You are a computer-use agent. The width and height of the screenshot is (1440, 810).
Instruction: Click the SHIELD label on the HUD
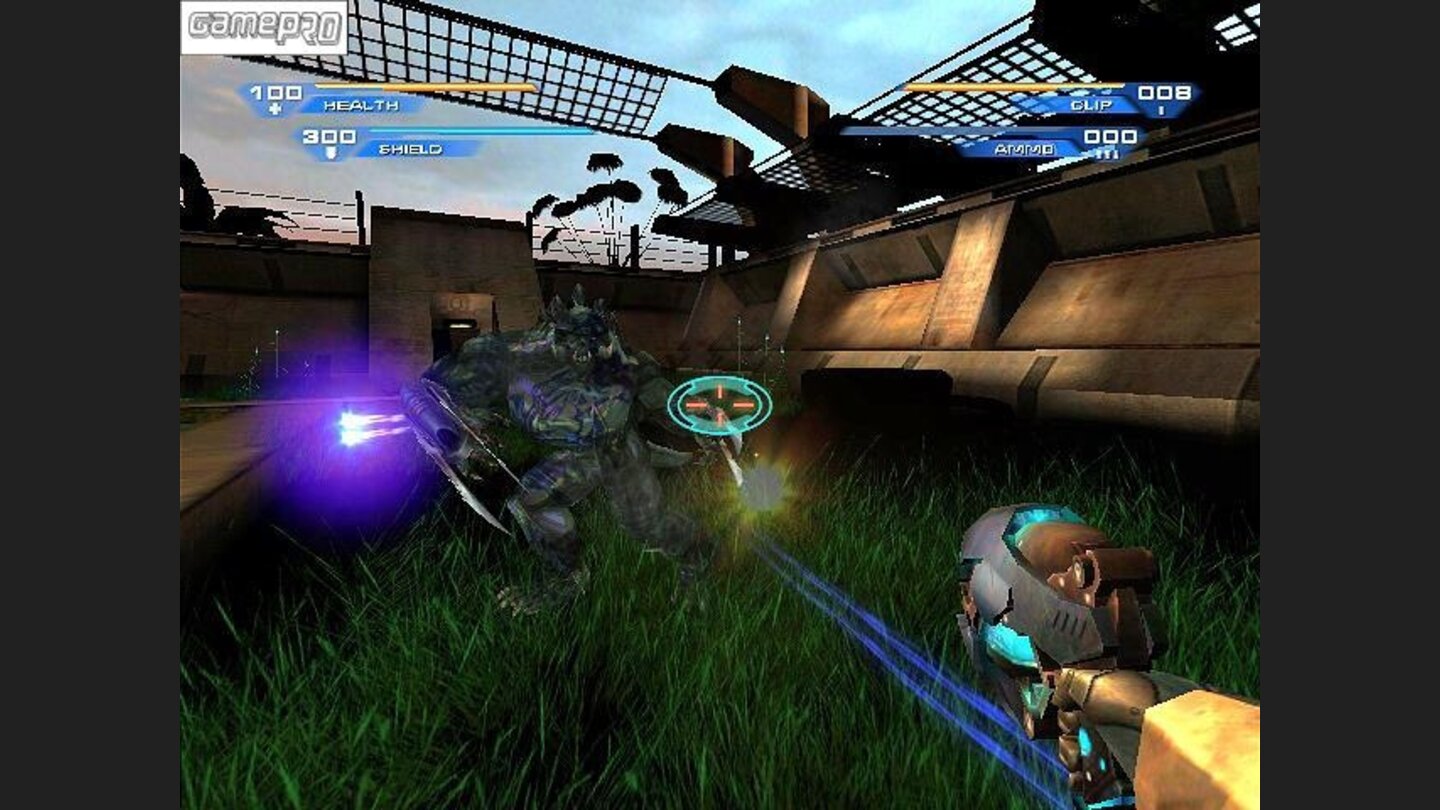(x=410, y=148)
